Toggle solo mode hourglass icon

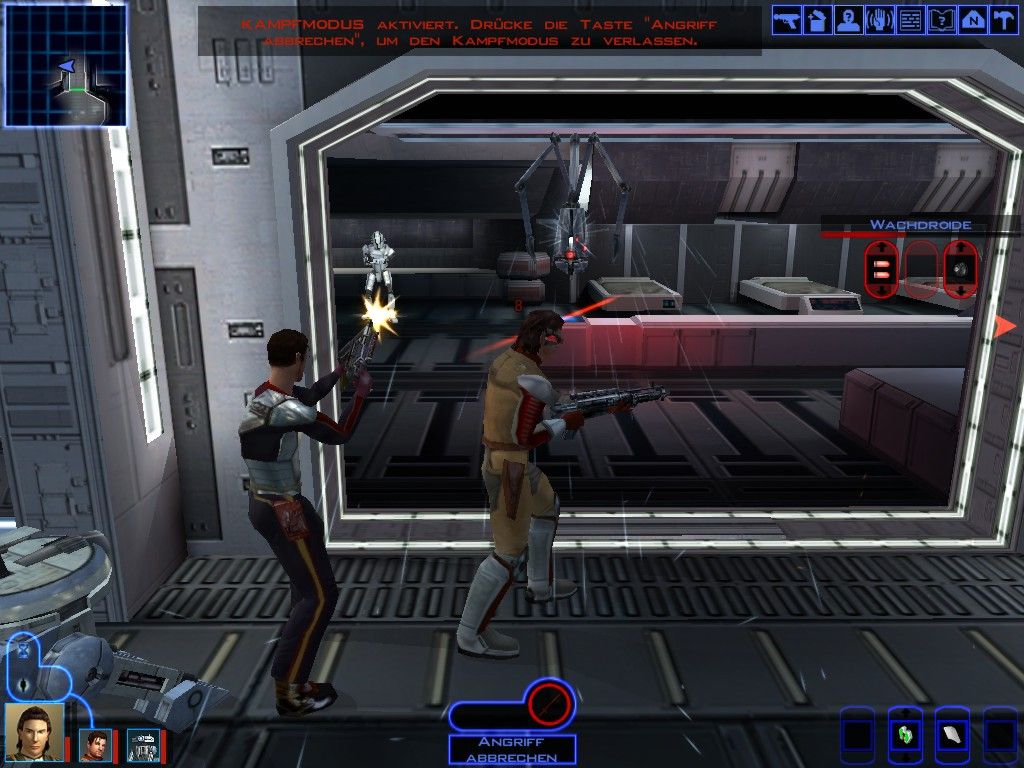click(24, 651)
